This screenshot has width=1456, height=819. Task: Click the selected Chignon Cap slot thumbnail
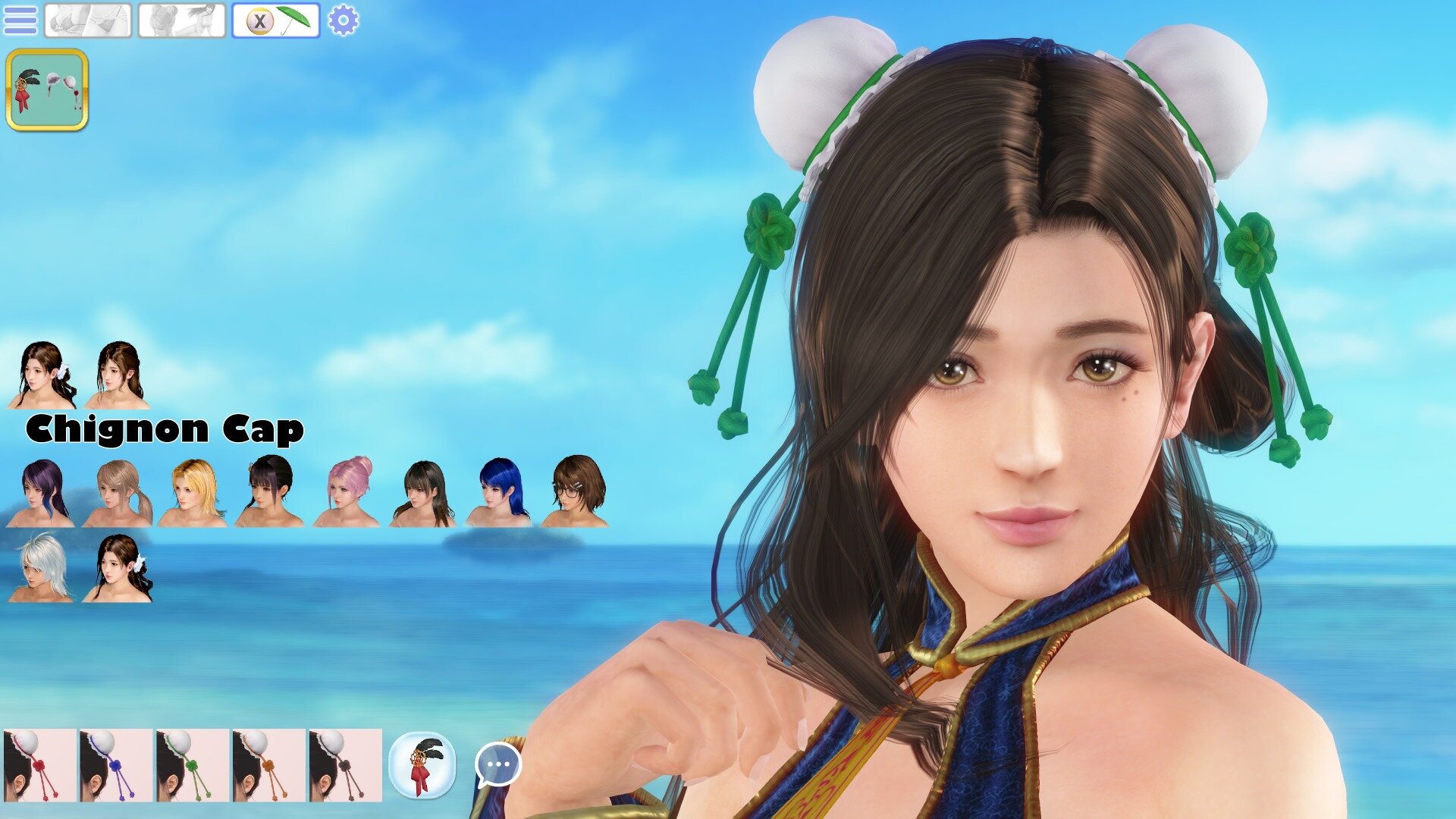[x=47, y=89]
